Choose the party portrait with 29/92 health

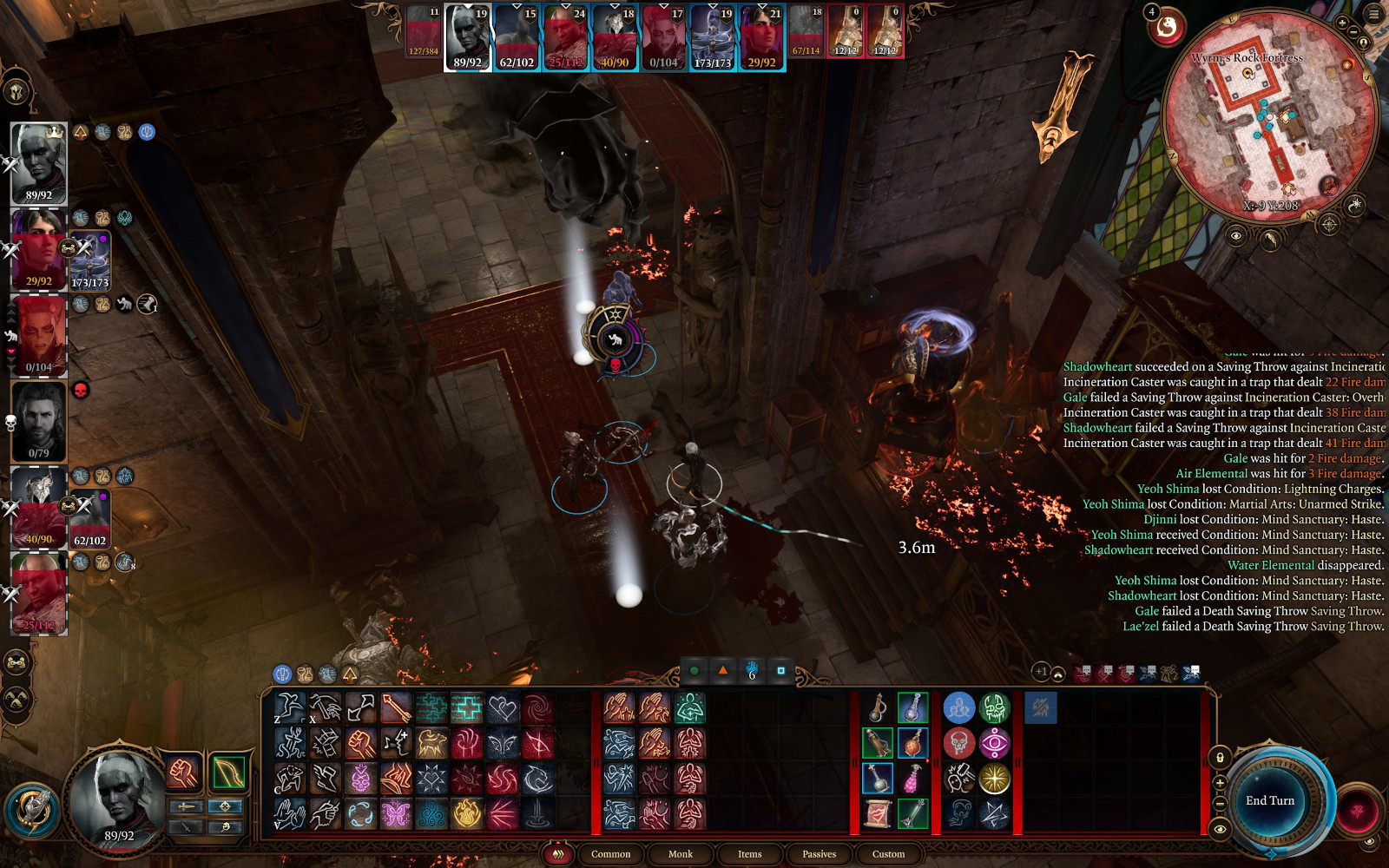point(39,248)
